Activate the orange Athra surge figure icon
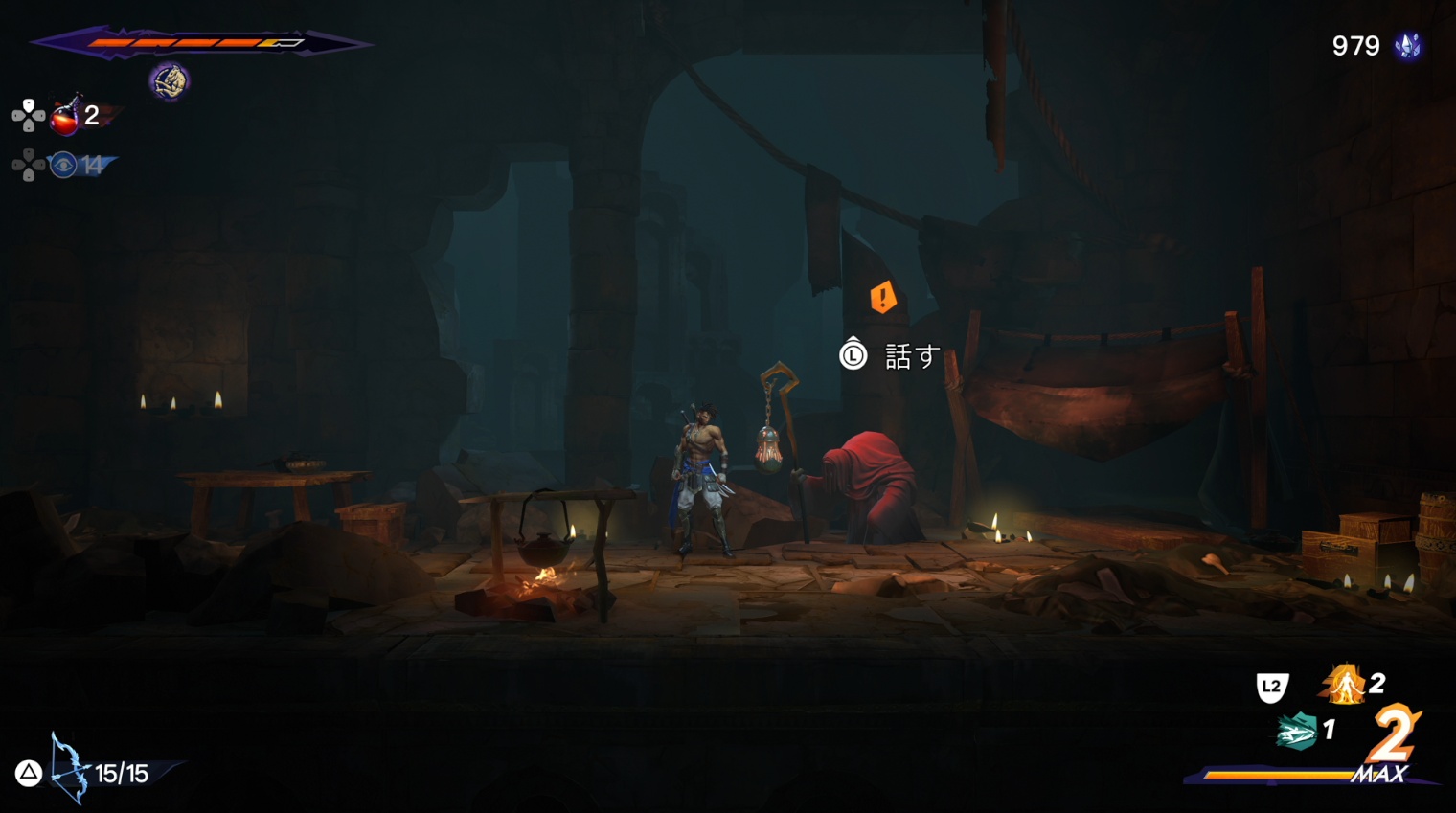Image resolution: width=1456 pixels, height=813 pixels. coord(1344,685)
